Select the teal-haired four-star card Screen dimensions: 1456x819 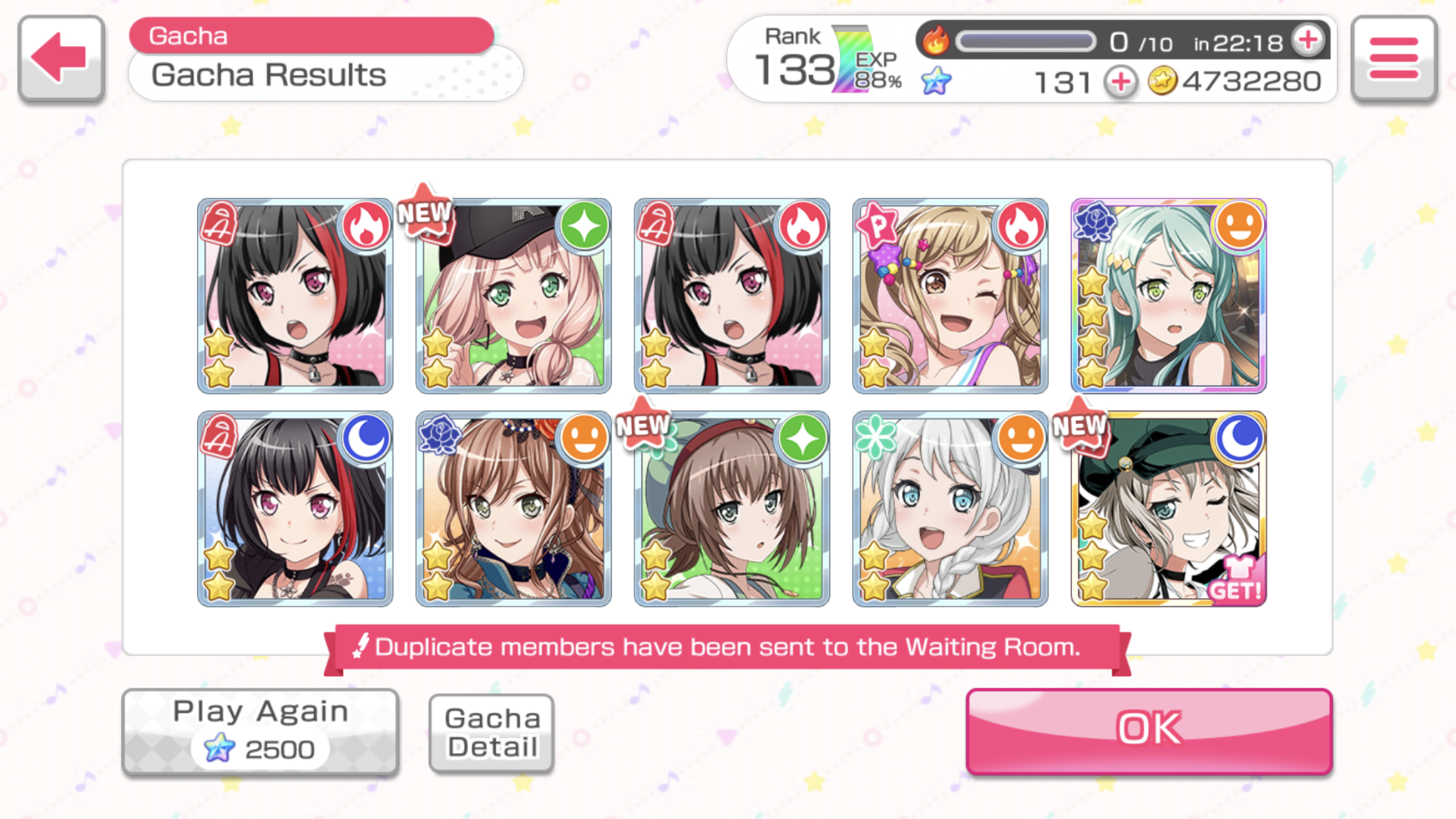(x=1168, y=295)
